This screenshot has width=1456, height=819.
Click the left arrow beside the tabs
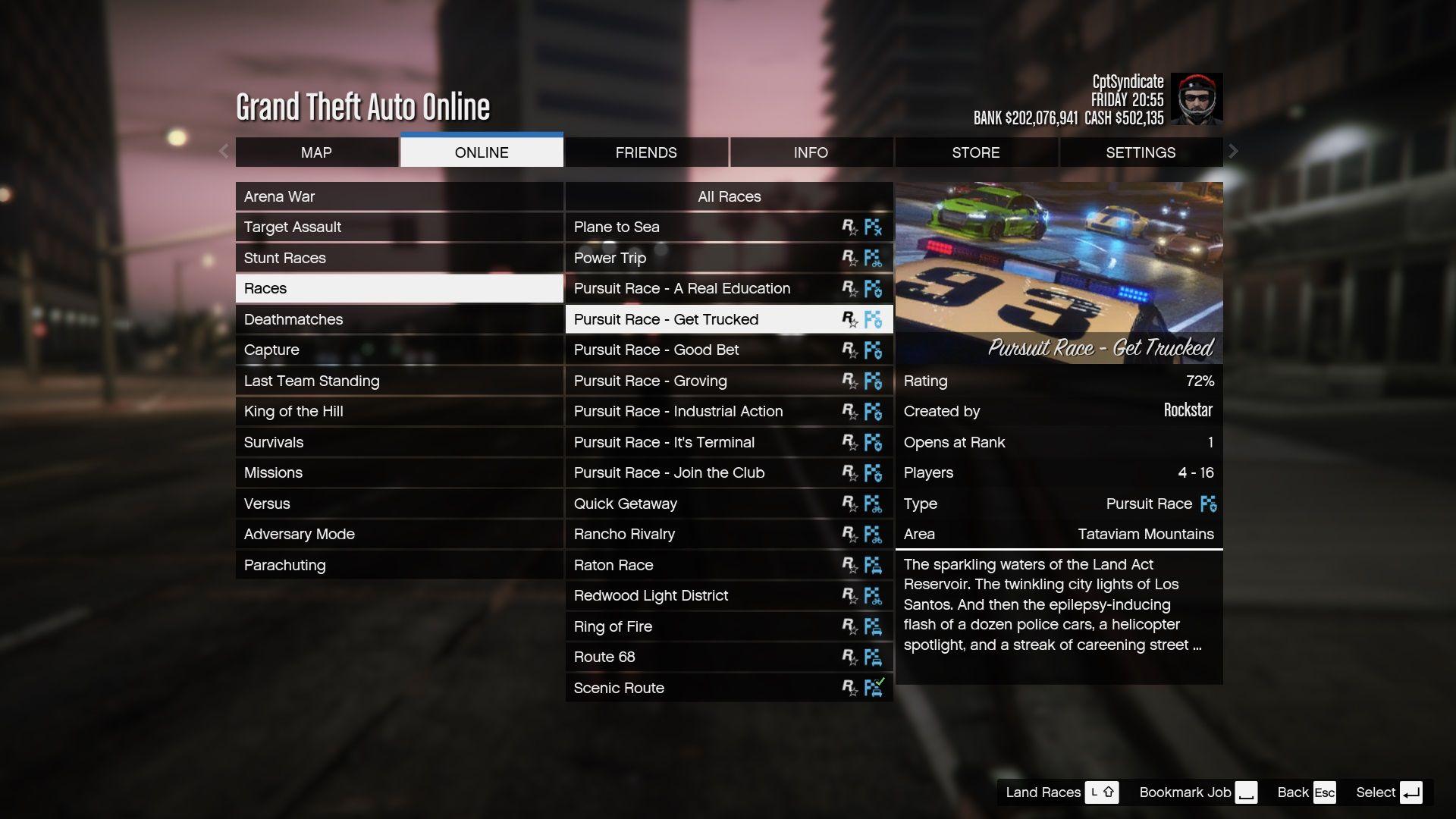[224, 152]
